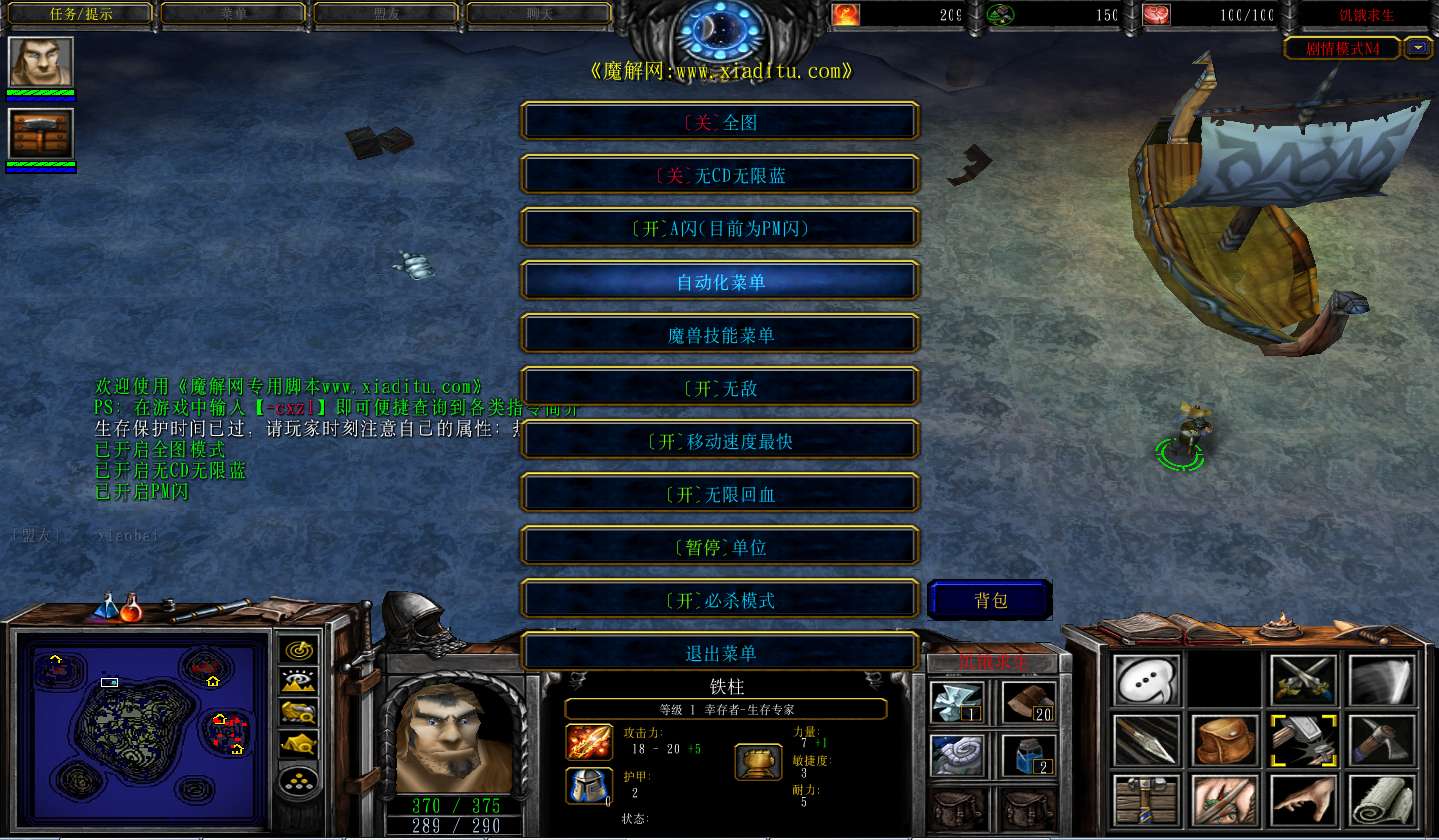Click the blue 背包 backpack button
This screenshot has height=840, width=1439.
(990, 600)
